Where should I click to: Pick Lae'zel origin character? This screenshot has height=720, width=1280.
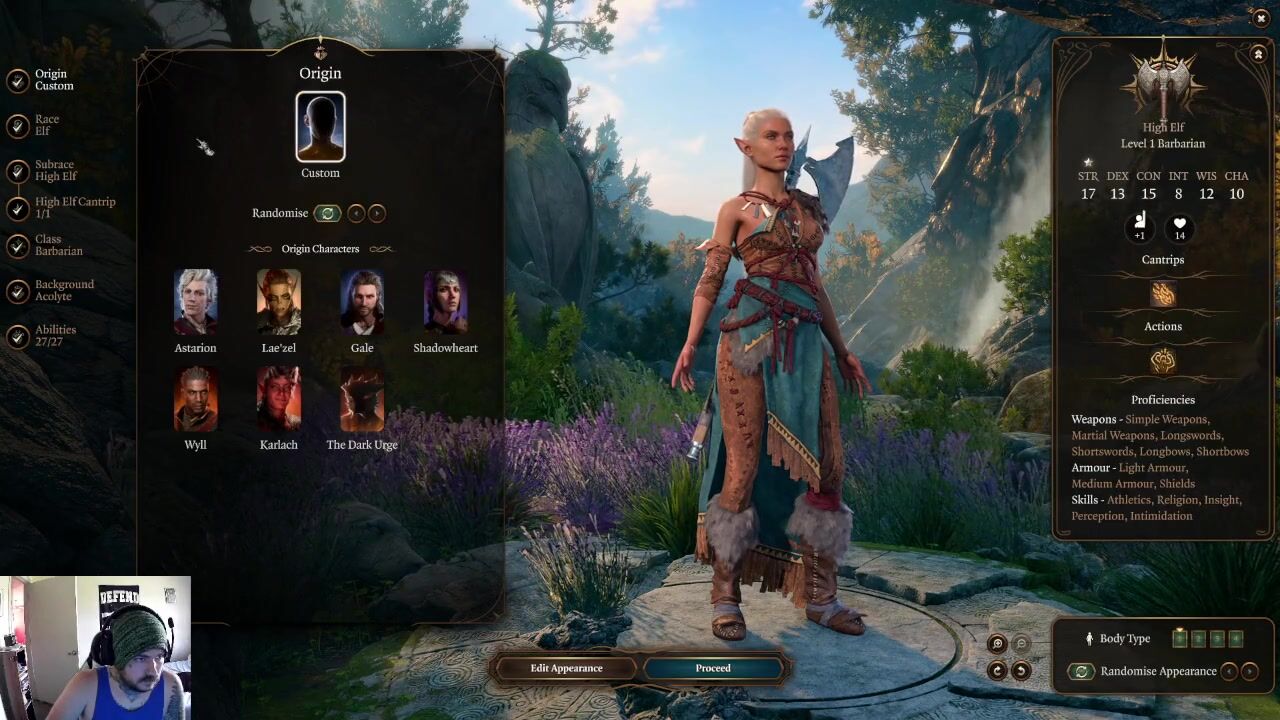[278, 301]
